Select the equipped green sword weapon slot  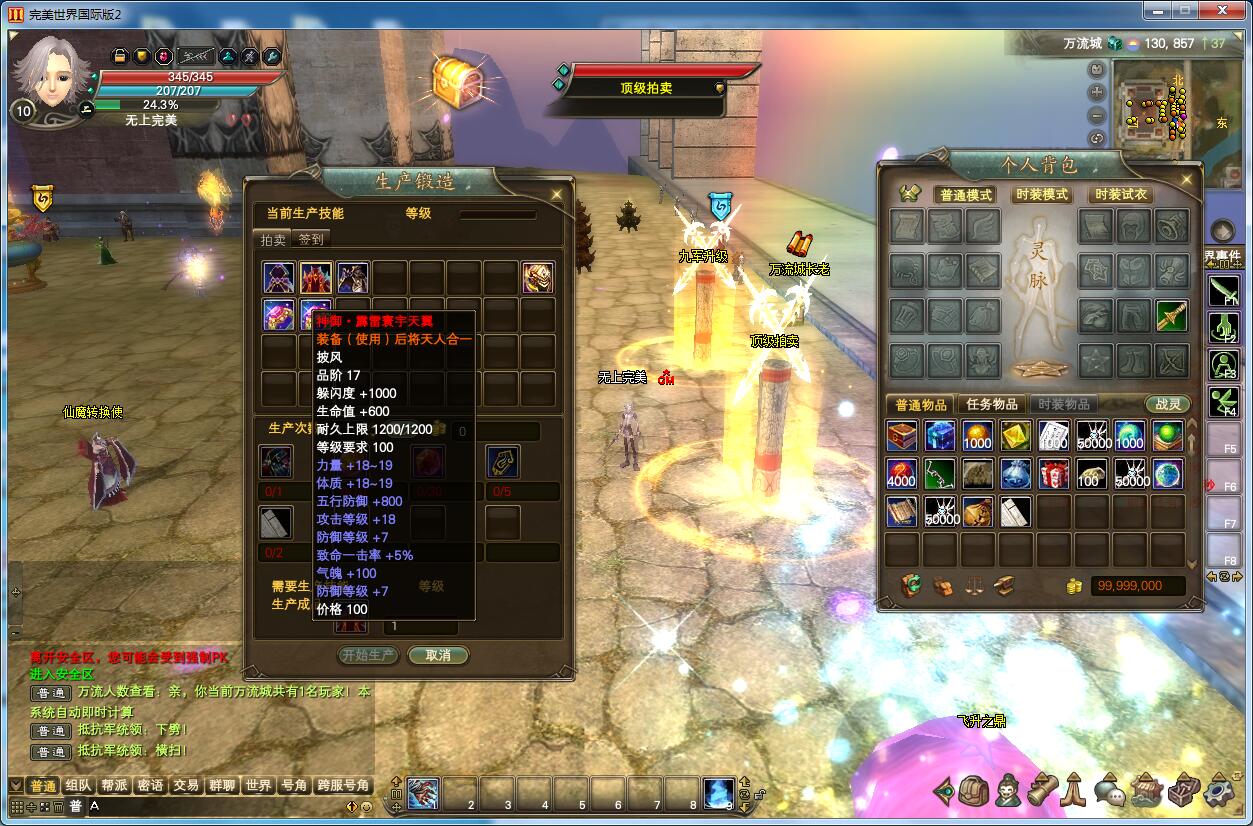tap(1171, 315)
